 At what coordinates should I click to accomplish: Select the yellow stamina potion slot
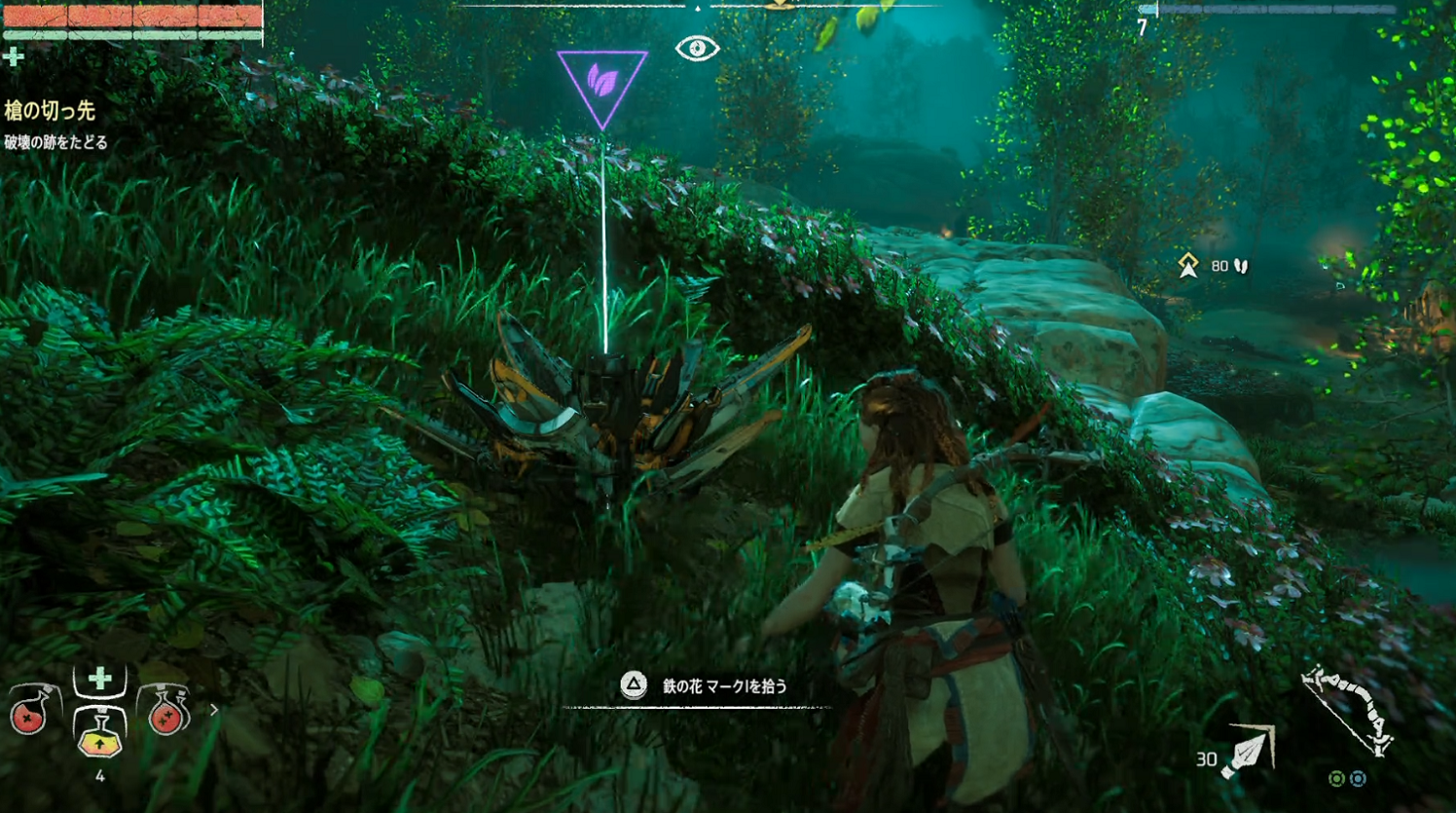click(99, 730)
